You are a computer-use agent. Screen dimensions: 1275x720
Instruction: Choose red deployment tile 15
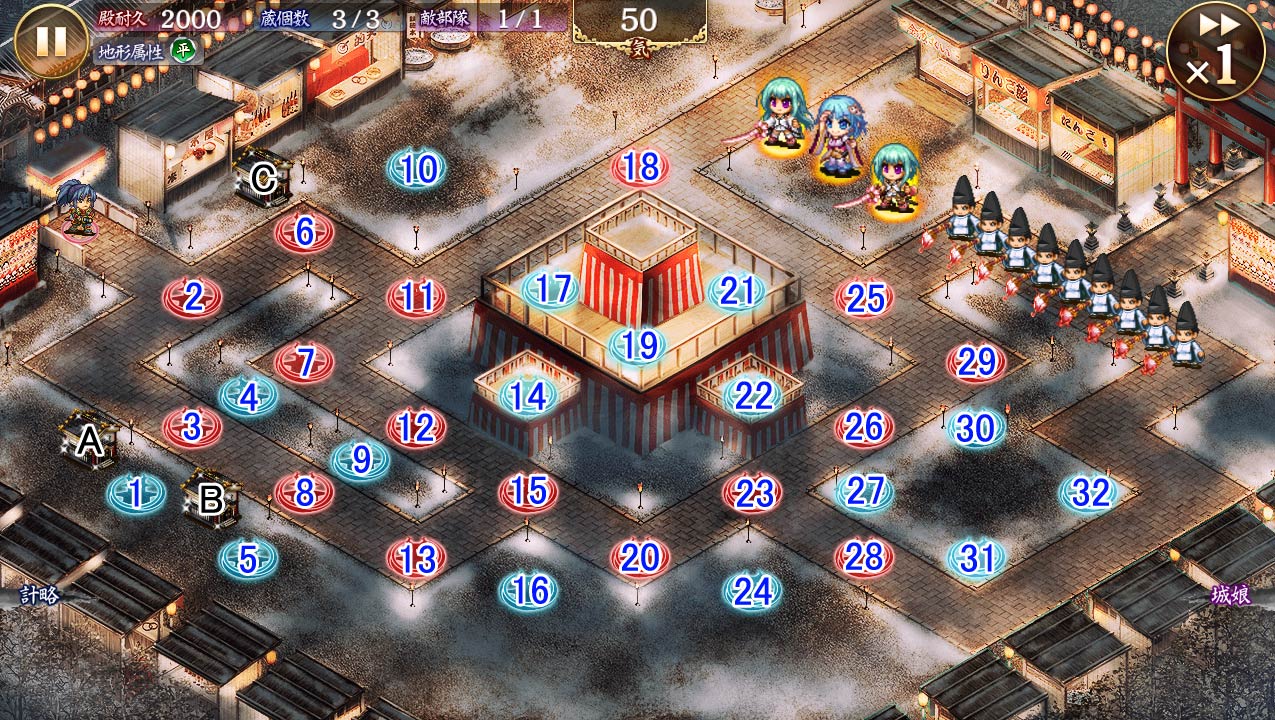[x=528, y=491]
